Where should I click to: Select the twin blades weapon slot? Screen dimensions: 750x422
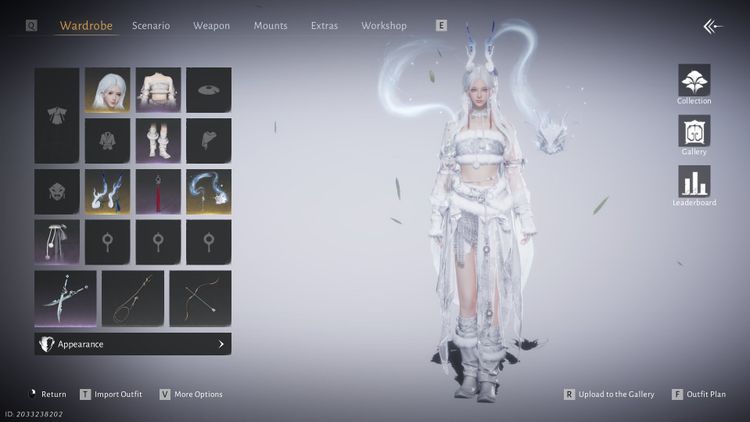(65, 298)
